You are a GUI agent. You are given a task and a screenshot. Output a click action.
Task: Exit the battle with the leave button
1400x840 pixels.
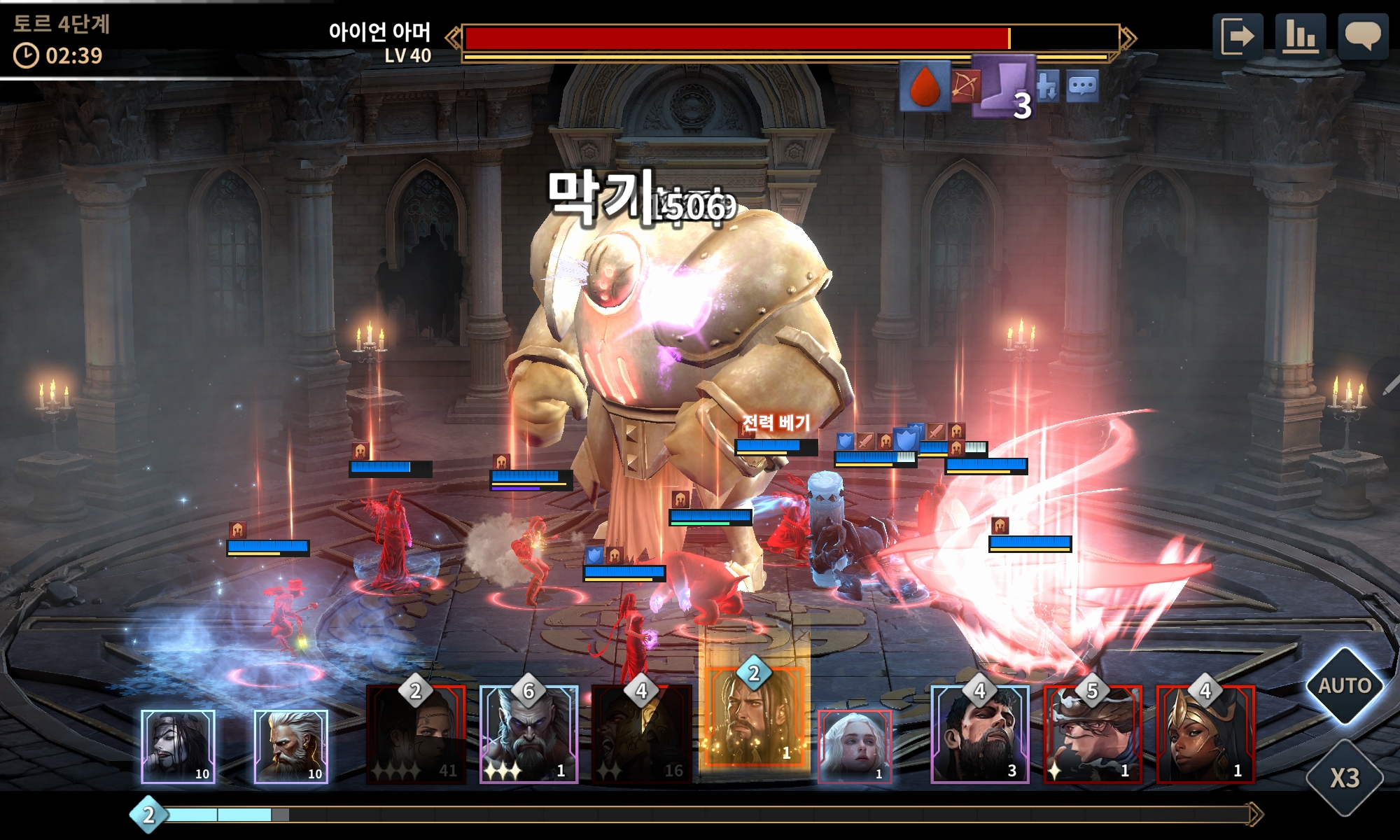point(1237,36)
